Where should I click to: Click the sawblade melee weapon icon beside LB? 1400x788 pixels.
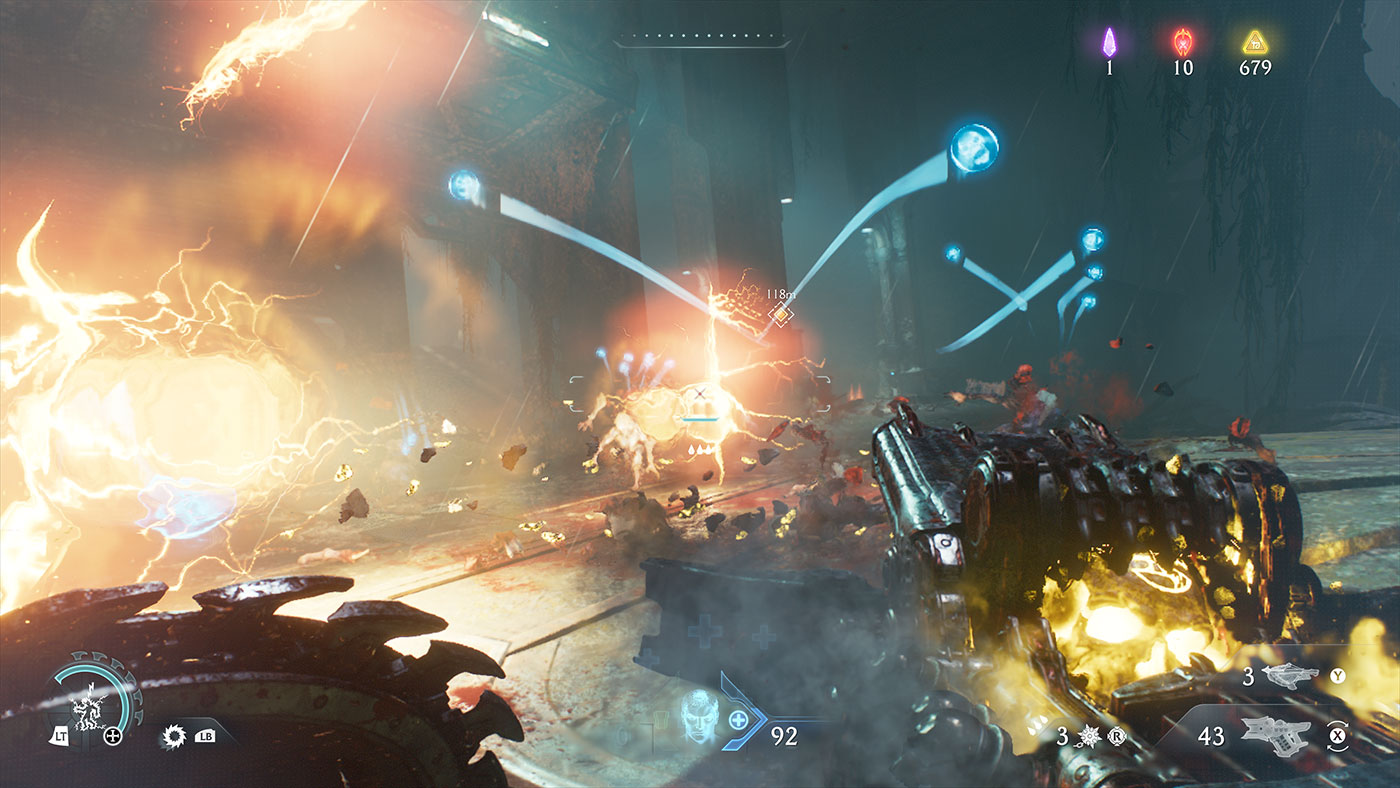click(172, 736)
